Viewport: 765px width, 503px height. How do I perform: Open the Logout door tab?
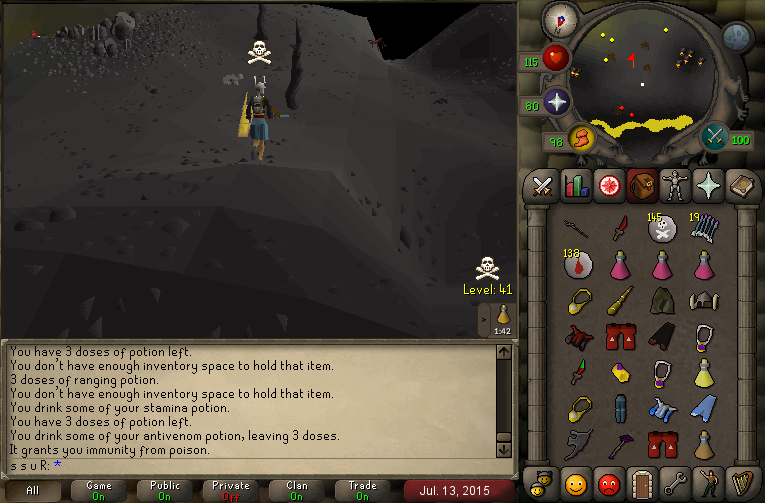[640, 482]
